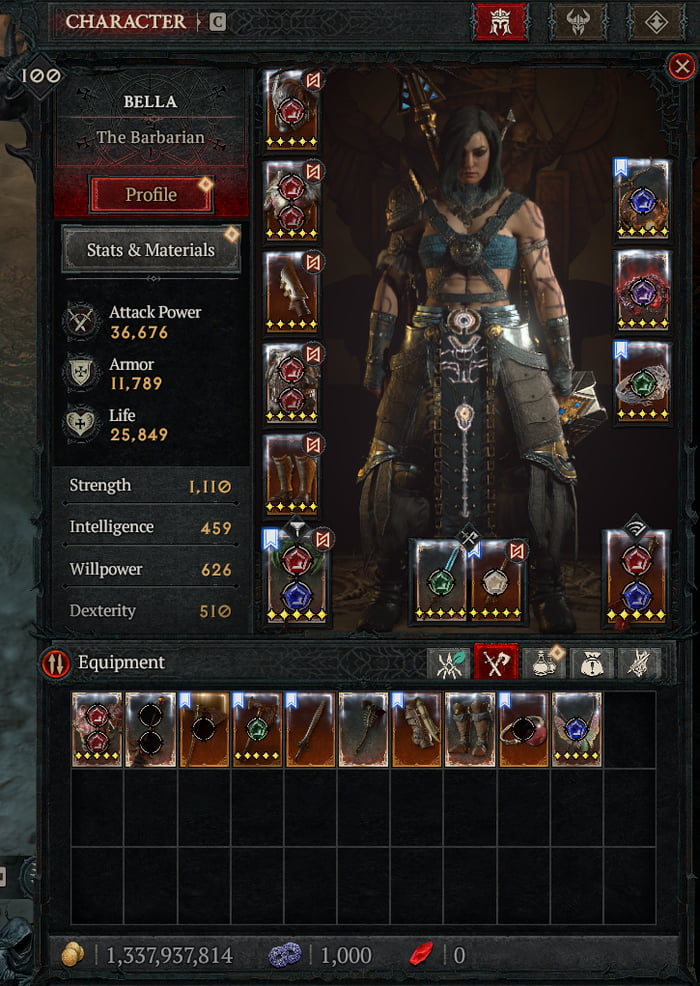Select the equipped helm slot
Viewport: 700px width, 986px height.
[292, 110]
